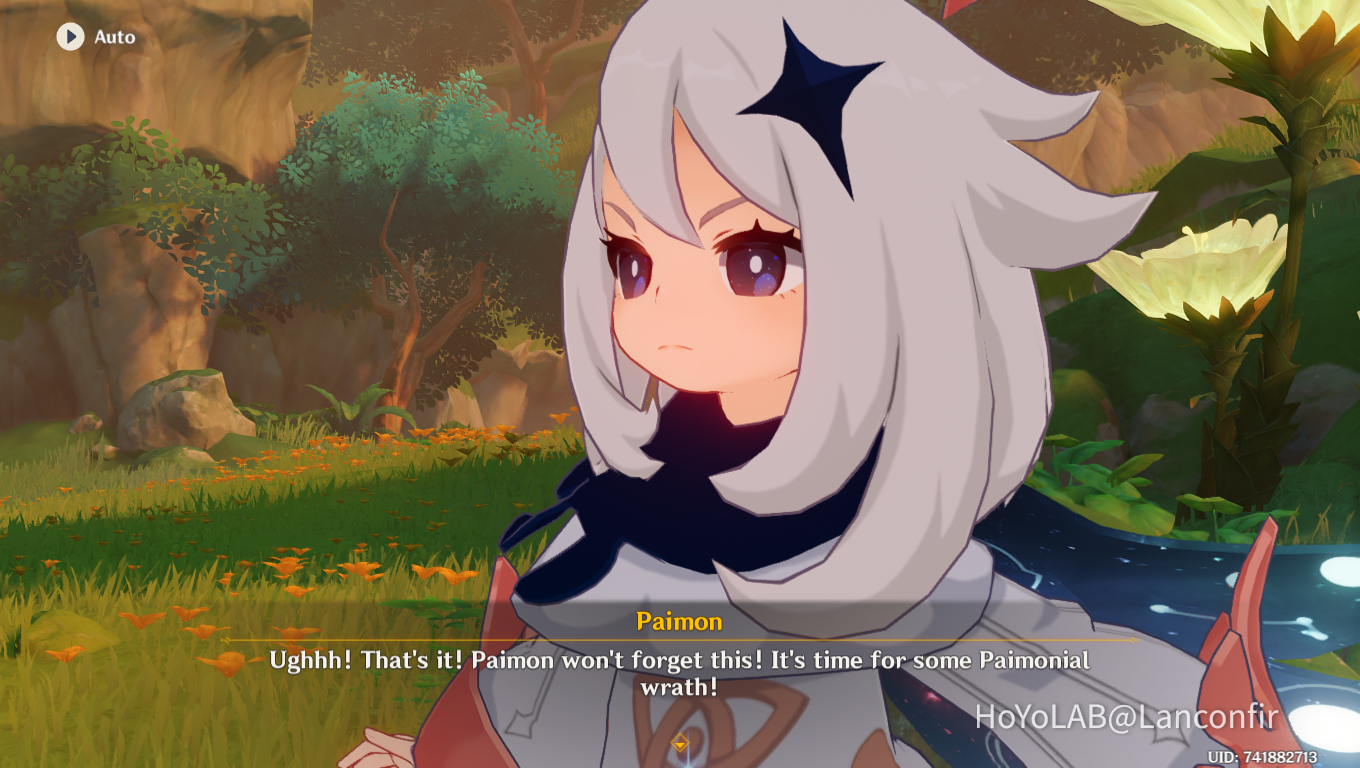Image resolution: width=1360 pixels, height=768 pixels.
Task: Click the Paimon speaker nameplate
Action: [680, 621]
